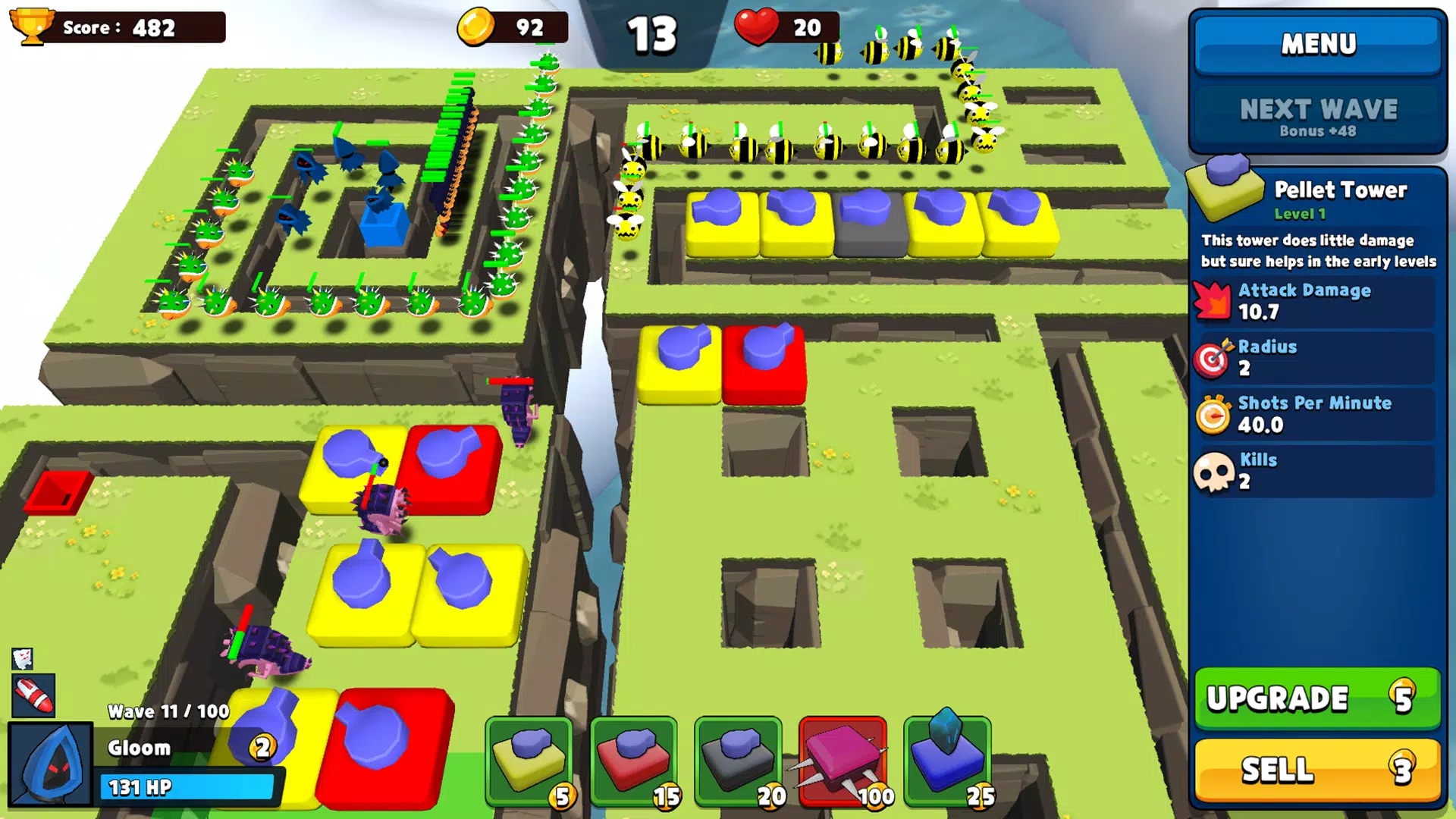The height and width of the screenshot is (819, 1456).
Task: Click the red rocket icon
Action: point(33,695)
